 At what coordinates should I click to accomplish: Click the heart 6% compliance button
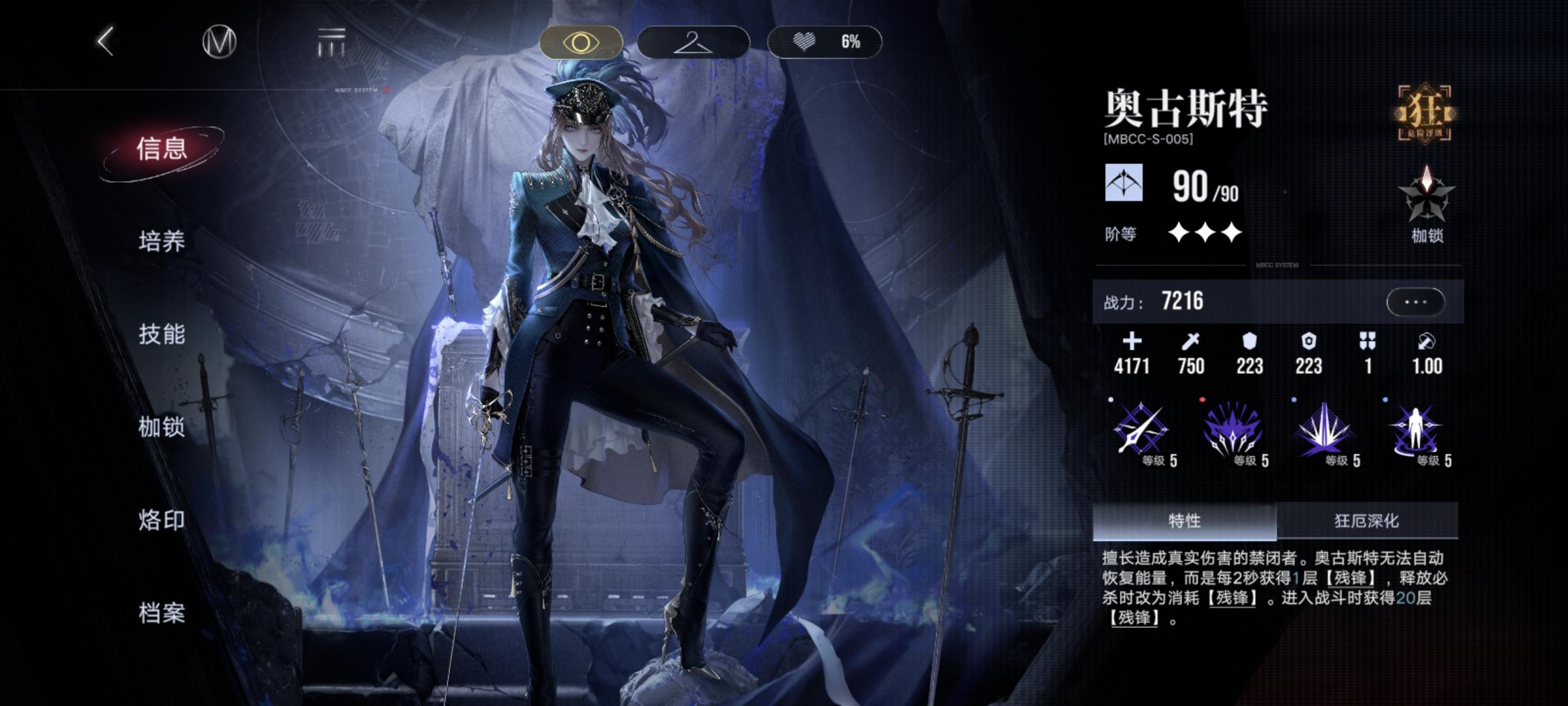click(825, 42)
